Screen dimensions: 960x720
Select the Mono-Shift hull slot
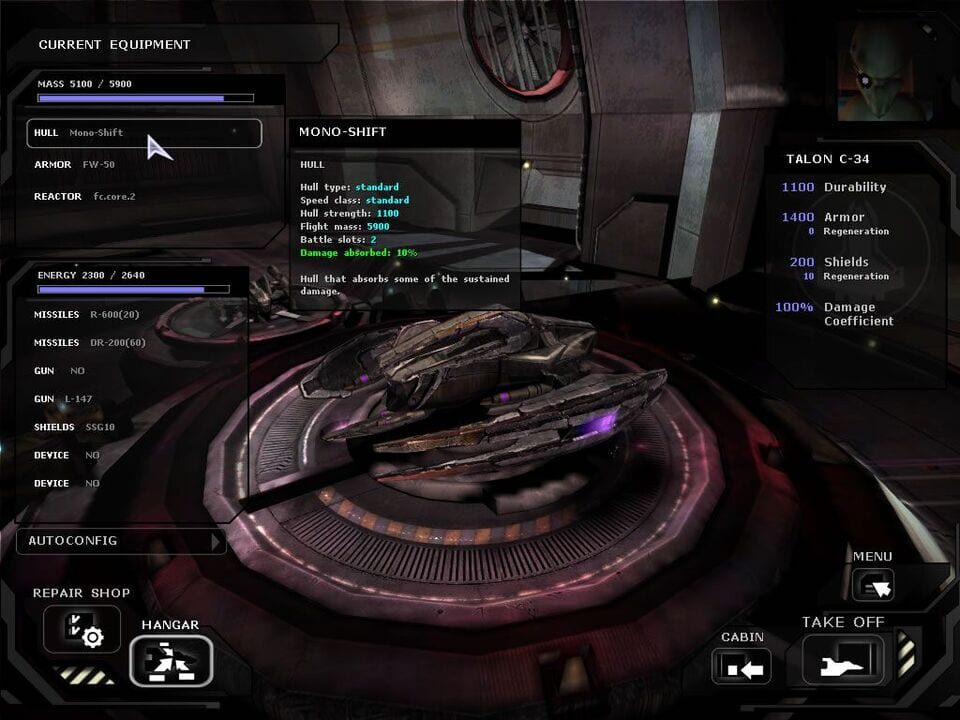pos(144,133)
